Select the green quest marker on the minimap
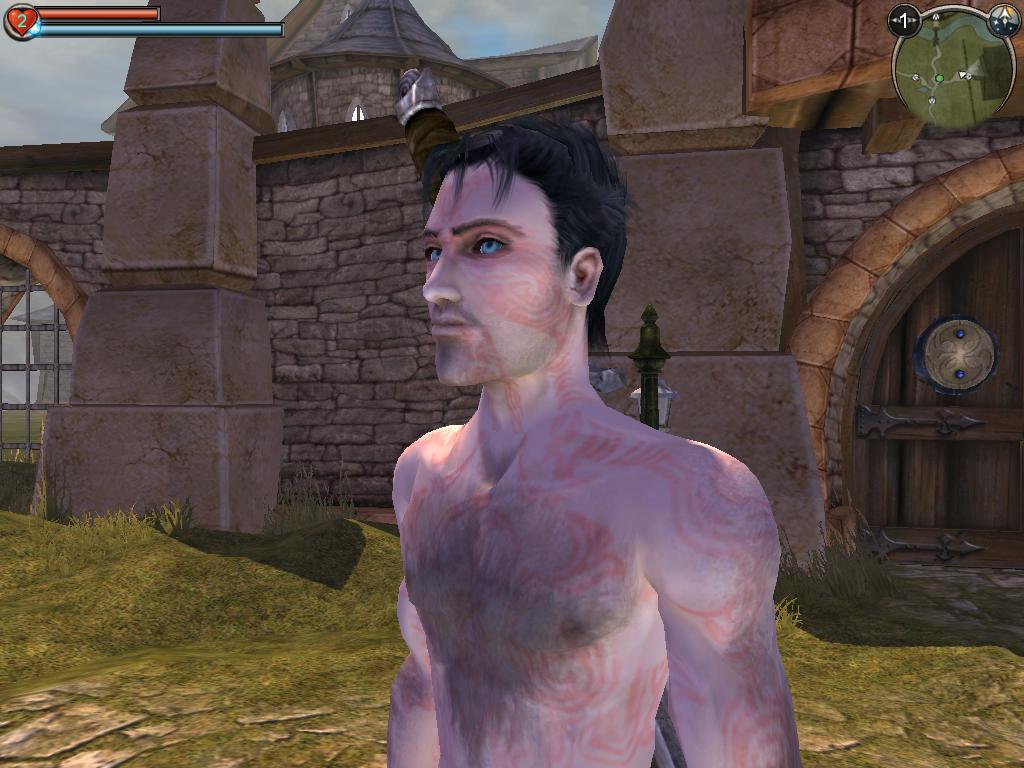This screenshot has width=1024, height=768. (939, 78)
